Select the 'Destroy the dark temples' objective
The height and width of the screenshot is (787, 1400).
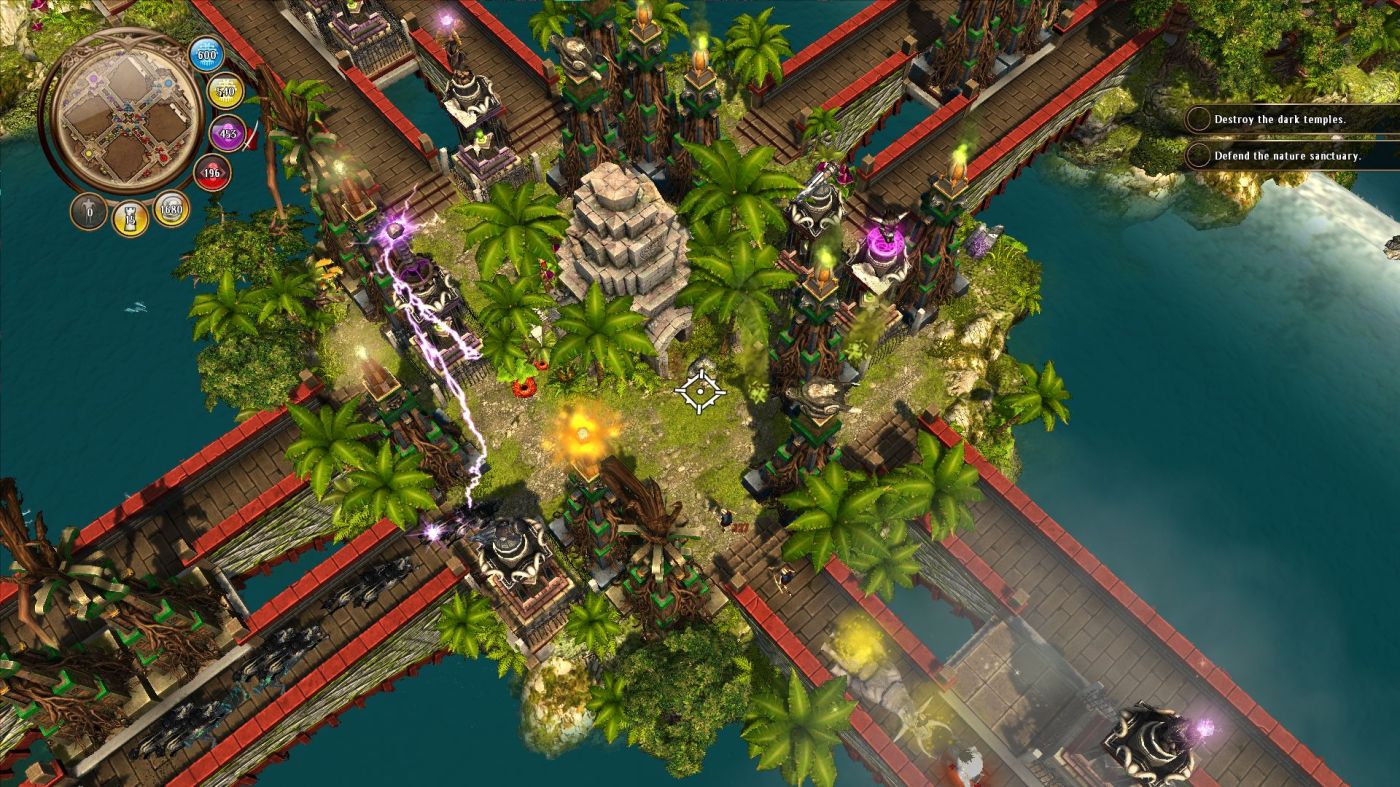point(1279,119)
